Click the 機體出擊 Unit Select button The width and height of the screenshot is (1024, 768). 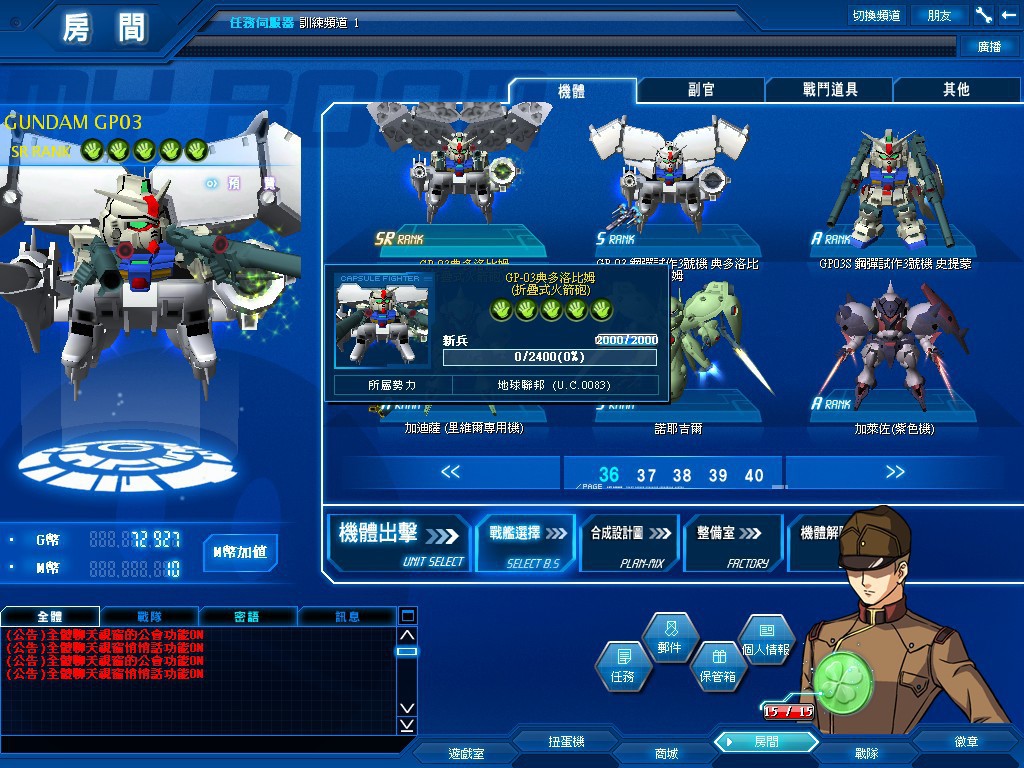pos(400,543)
